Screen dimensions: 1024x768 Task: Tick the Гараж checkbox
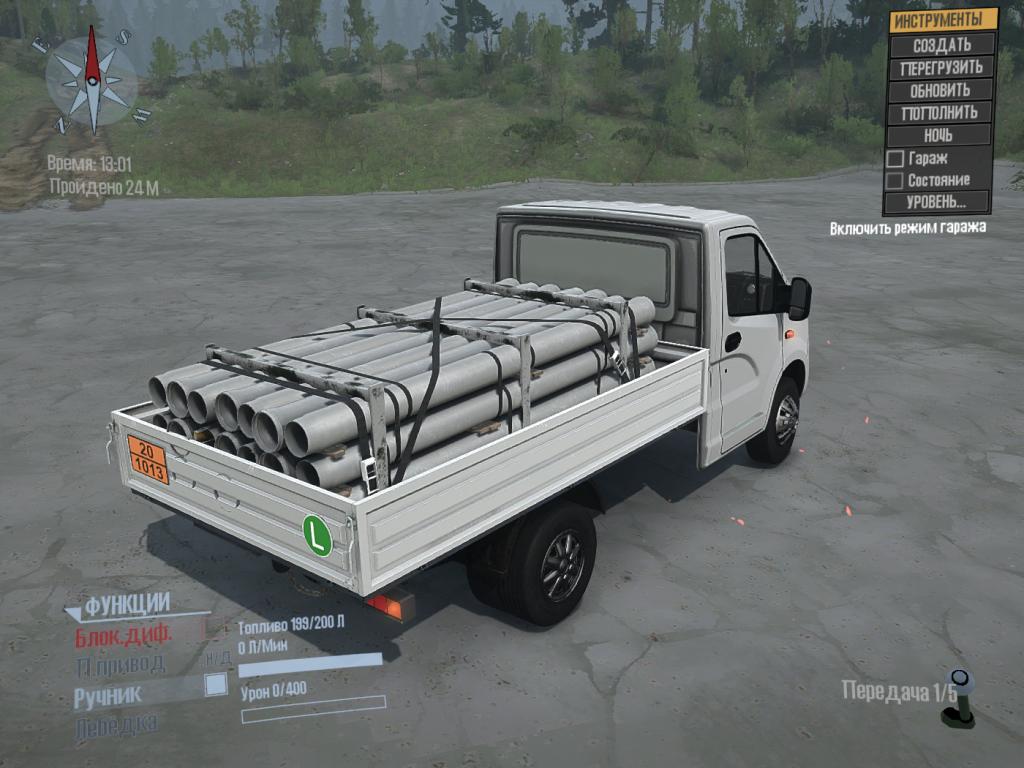coord(896,159)
